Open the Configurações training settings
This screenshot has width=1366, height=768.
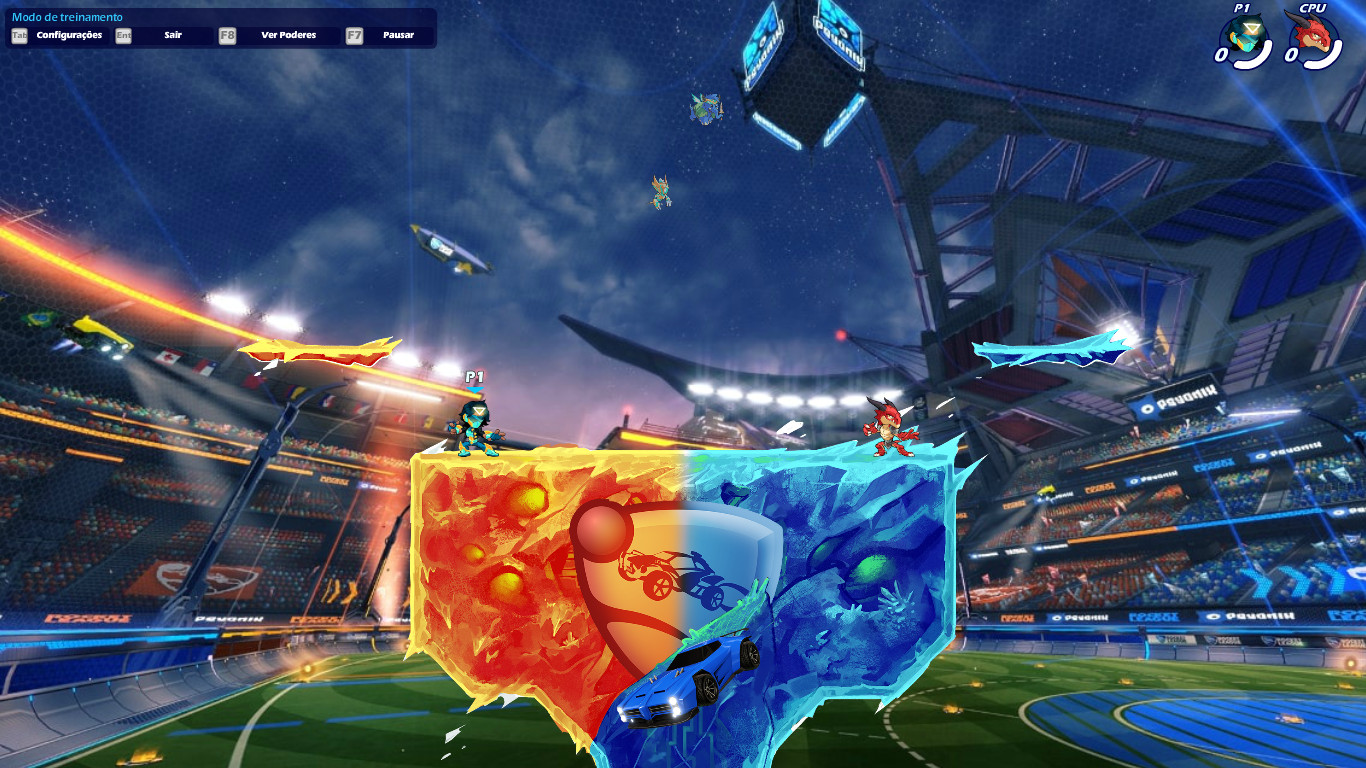[x=70, y=34]
